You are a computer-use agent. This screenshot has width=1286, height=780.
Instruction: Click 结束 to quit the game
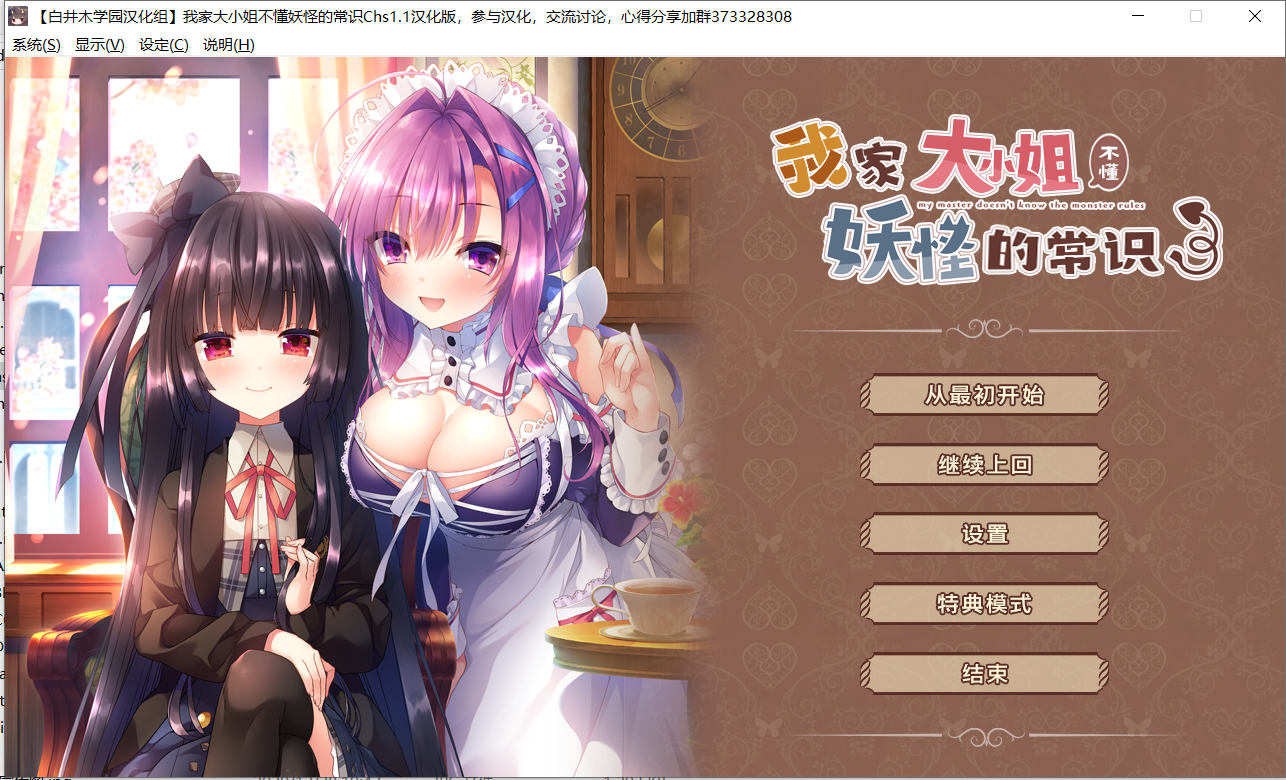985,673
